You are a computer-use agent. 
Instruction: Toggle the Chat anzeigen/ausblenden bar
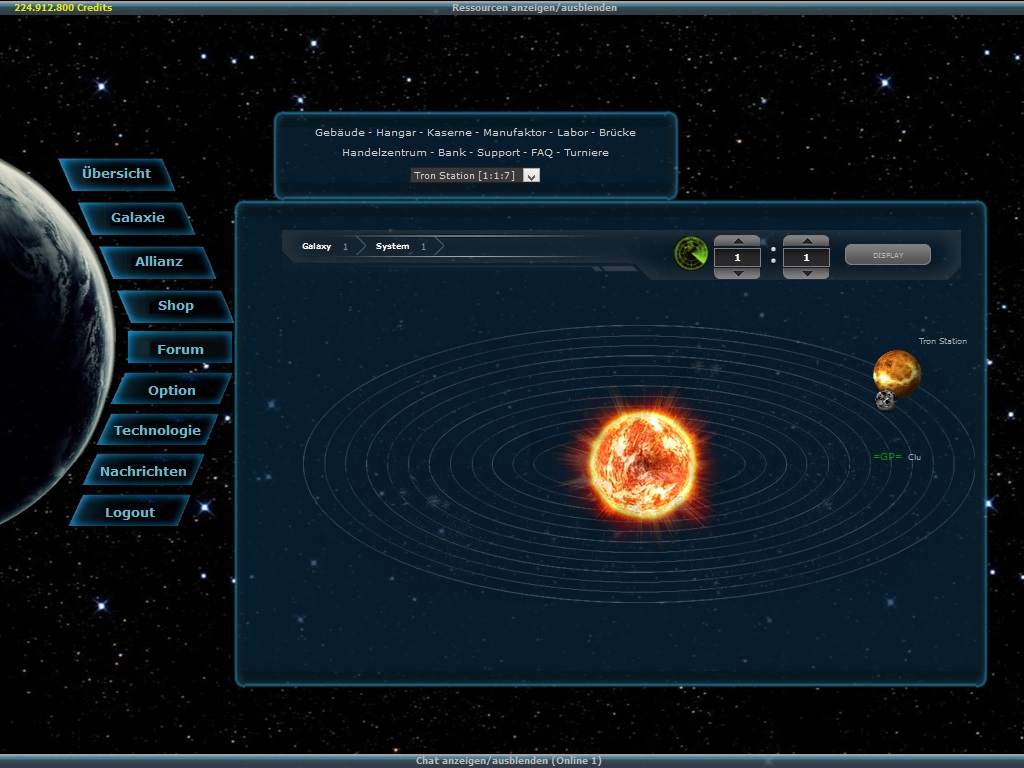(x=509, y=761)
